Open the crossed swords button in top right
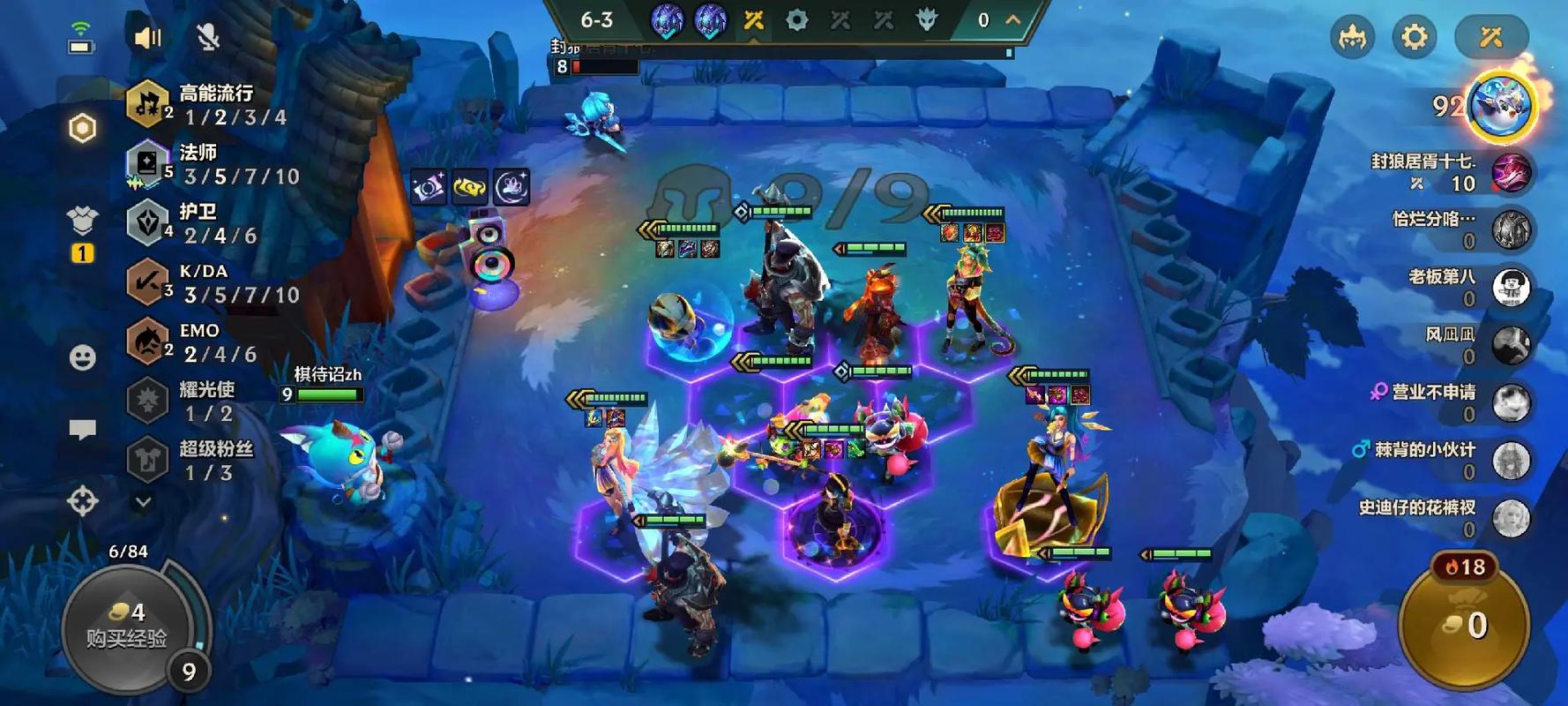The width and height of the screenshot is (1568, 706). 1491,37
